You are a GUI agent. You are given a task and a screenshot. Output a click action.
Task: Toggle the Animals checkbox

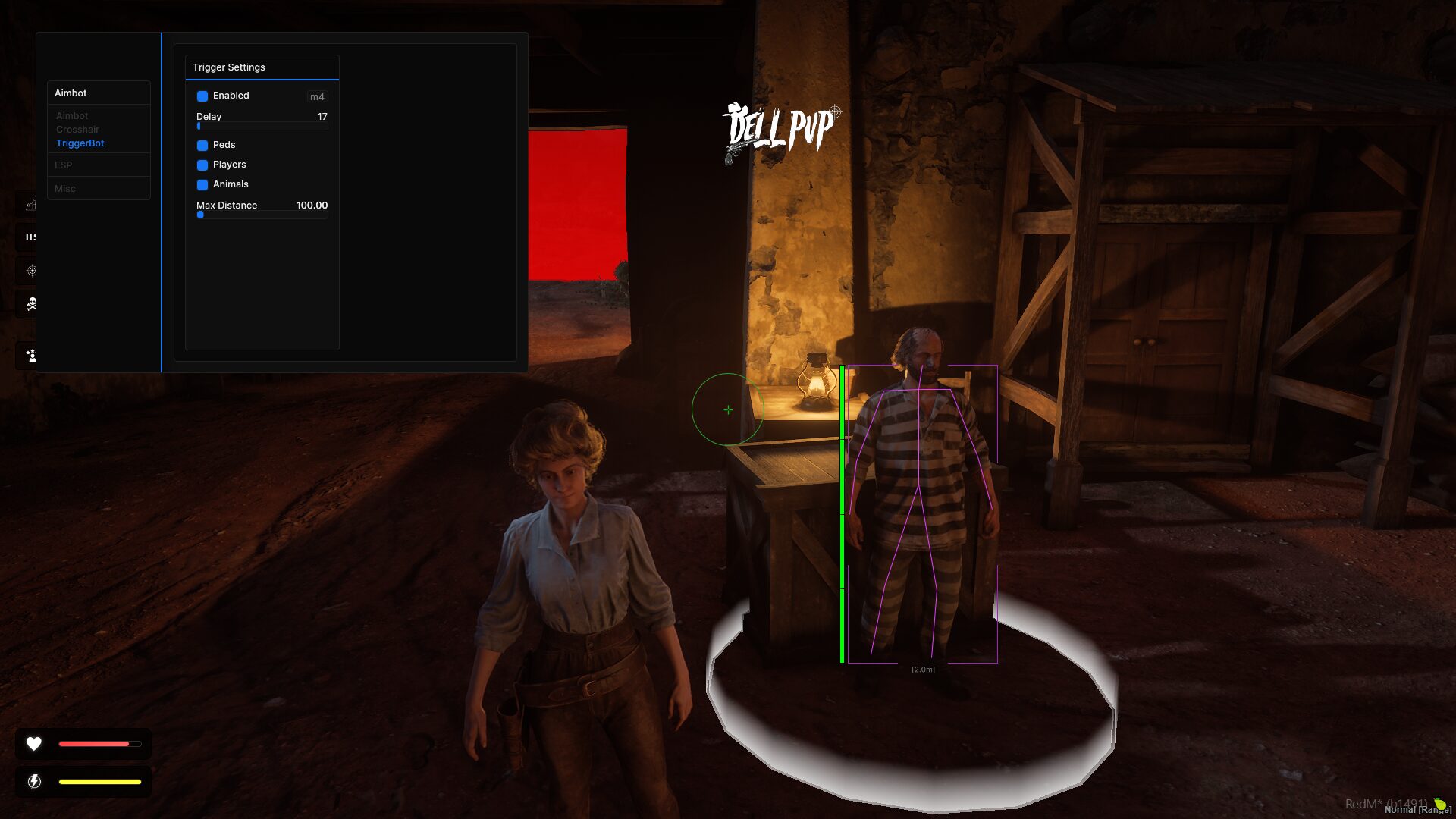(x=202, y=184)
